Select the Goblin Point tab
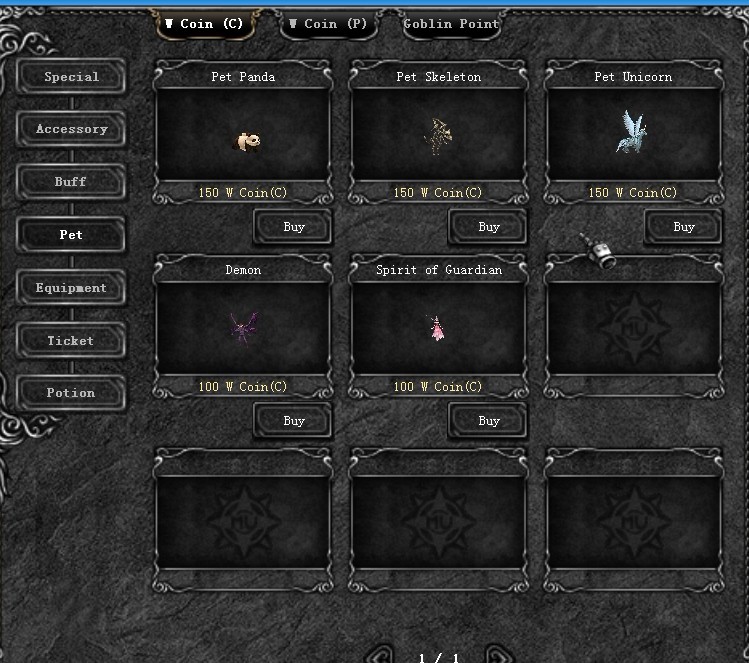The height and width of the screenshot is (663, 749). point(451,24)
